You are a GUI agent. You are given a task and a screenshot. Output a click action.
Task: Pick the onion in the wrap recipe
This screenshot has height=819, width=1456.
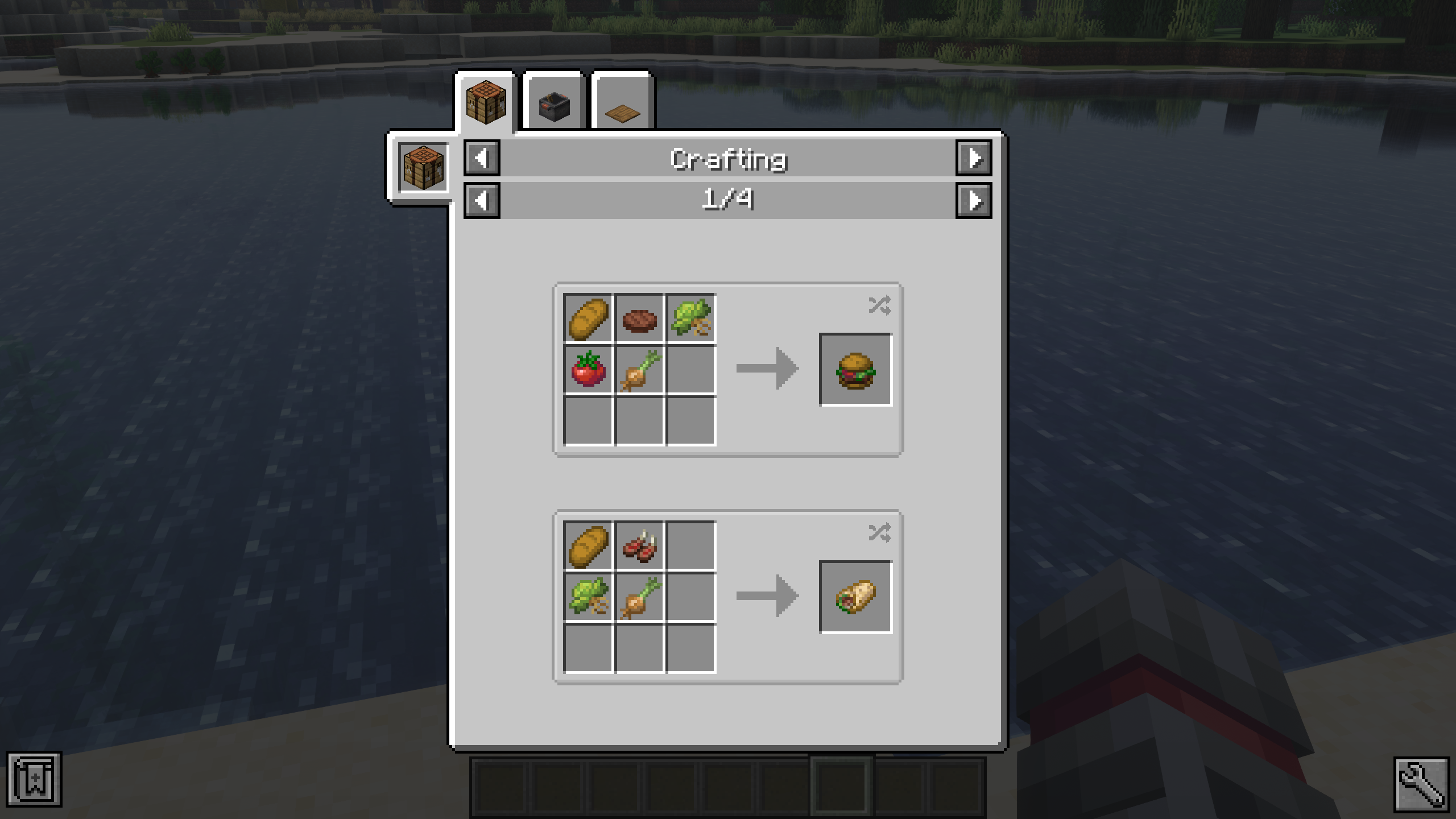639,597
